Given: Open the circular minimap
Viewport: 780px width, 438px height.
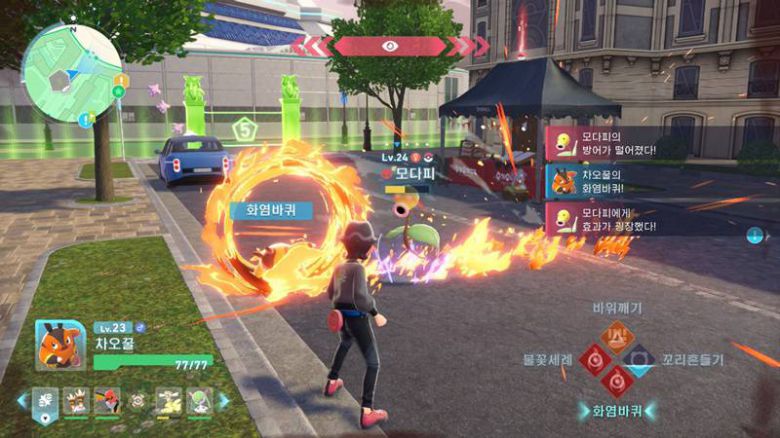Looking at the screenshot, I should click(71, 73).
